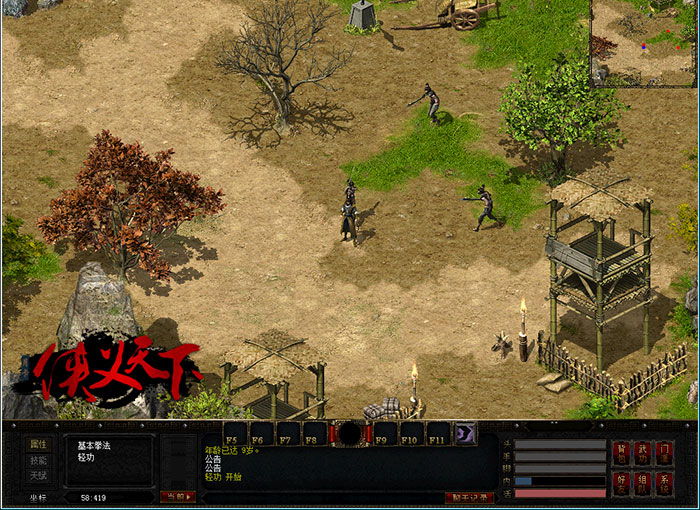Select the 天赋 talent tab

tap(38, 475)
